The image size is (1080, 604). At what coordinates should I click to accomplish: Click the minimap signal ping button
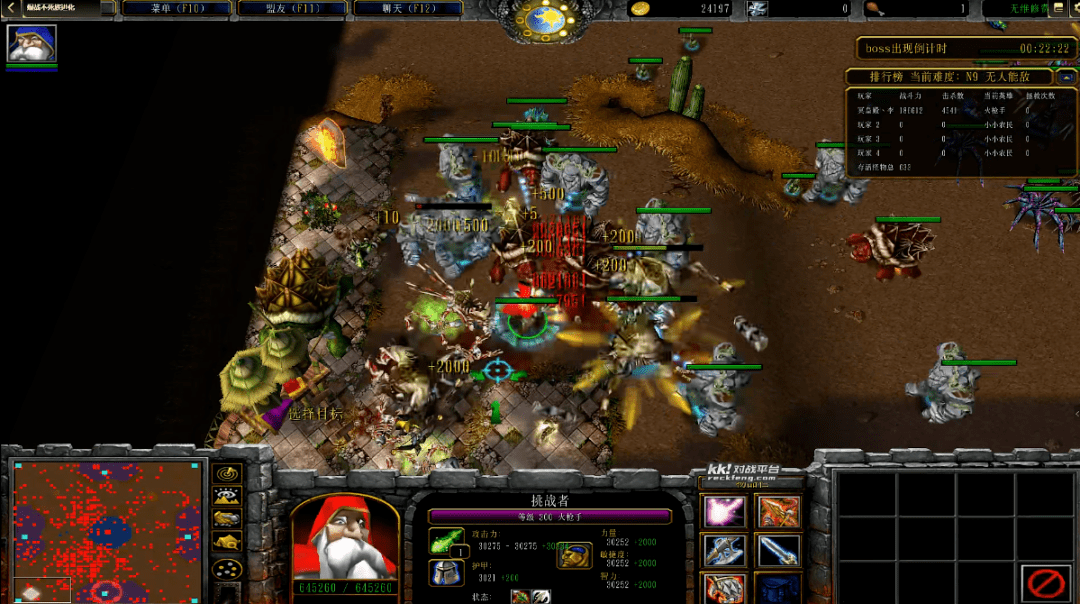(228, 473)
